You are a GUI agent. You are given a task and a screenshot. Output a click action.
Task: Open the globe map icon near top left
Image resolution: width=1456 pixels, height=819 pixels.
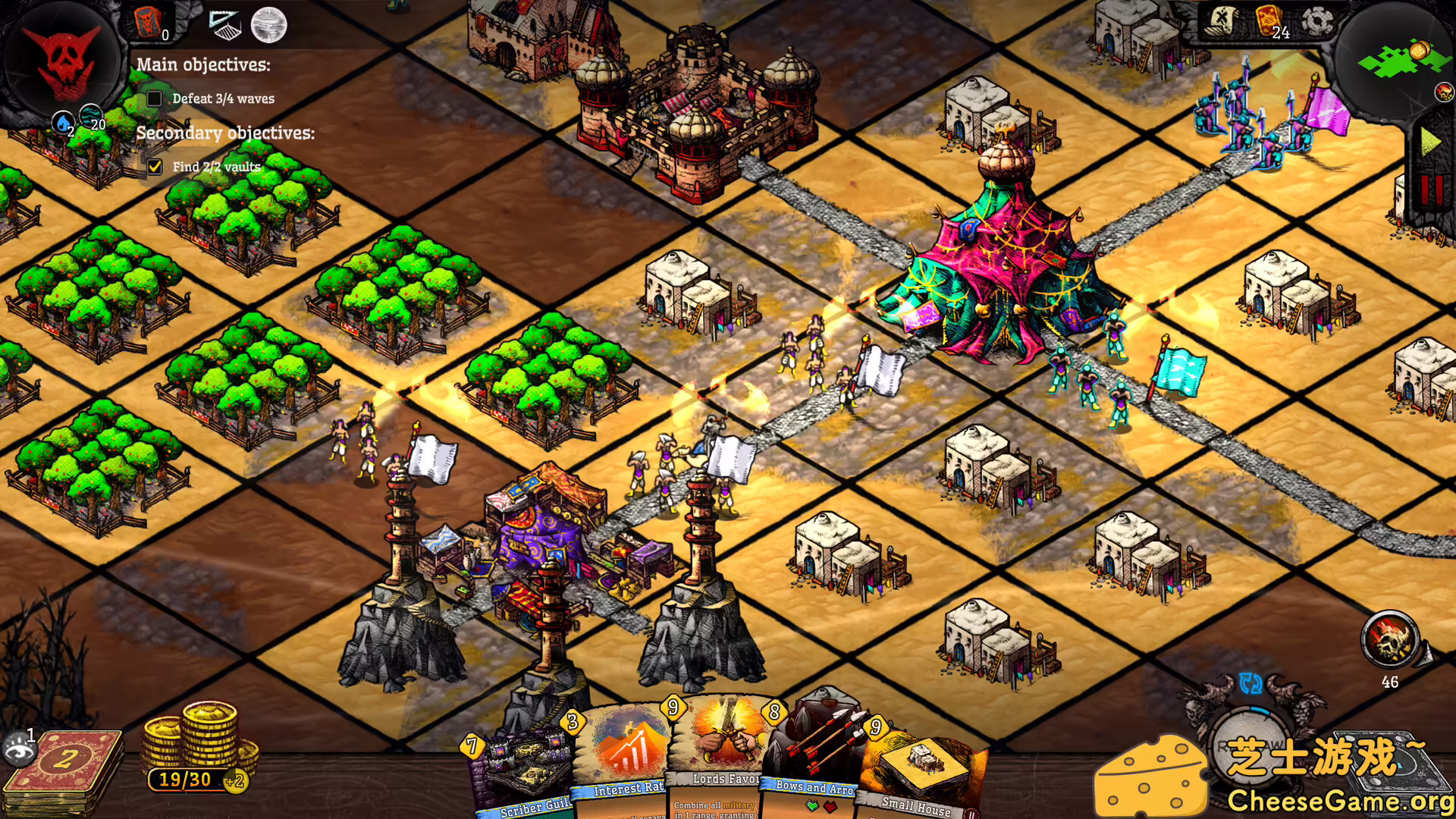[270, 24]
